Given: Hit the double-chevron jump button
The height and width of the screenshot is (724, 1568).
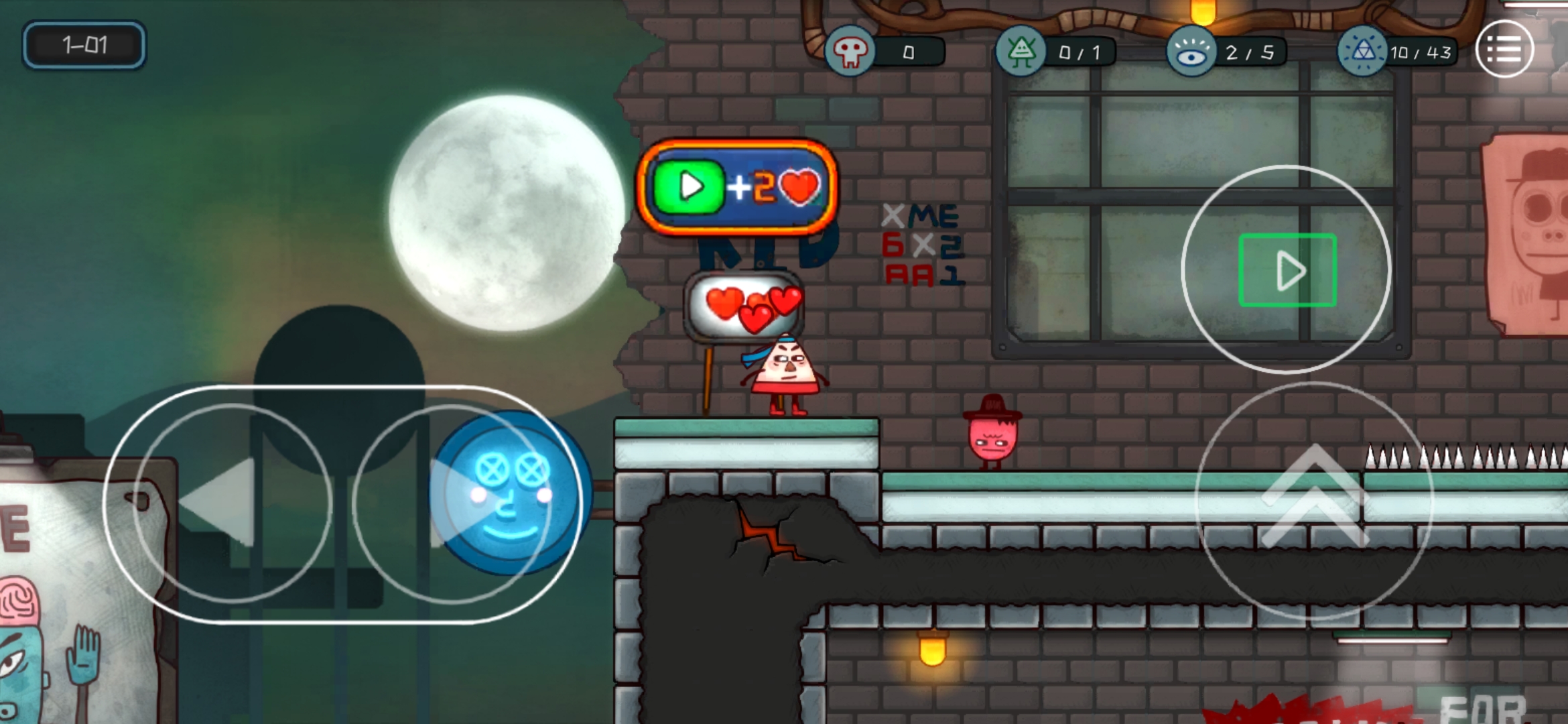Looking at the screenshot, I should point(1313,499).
